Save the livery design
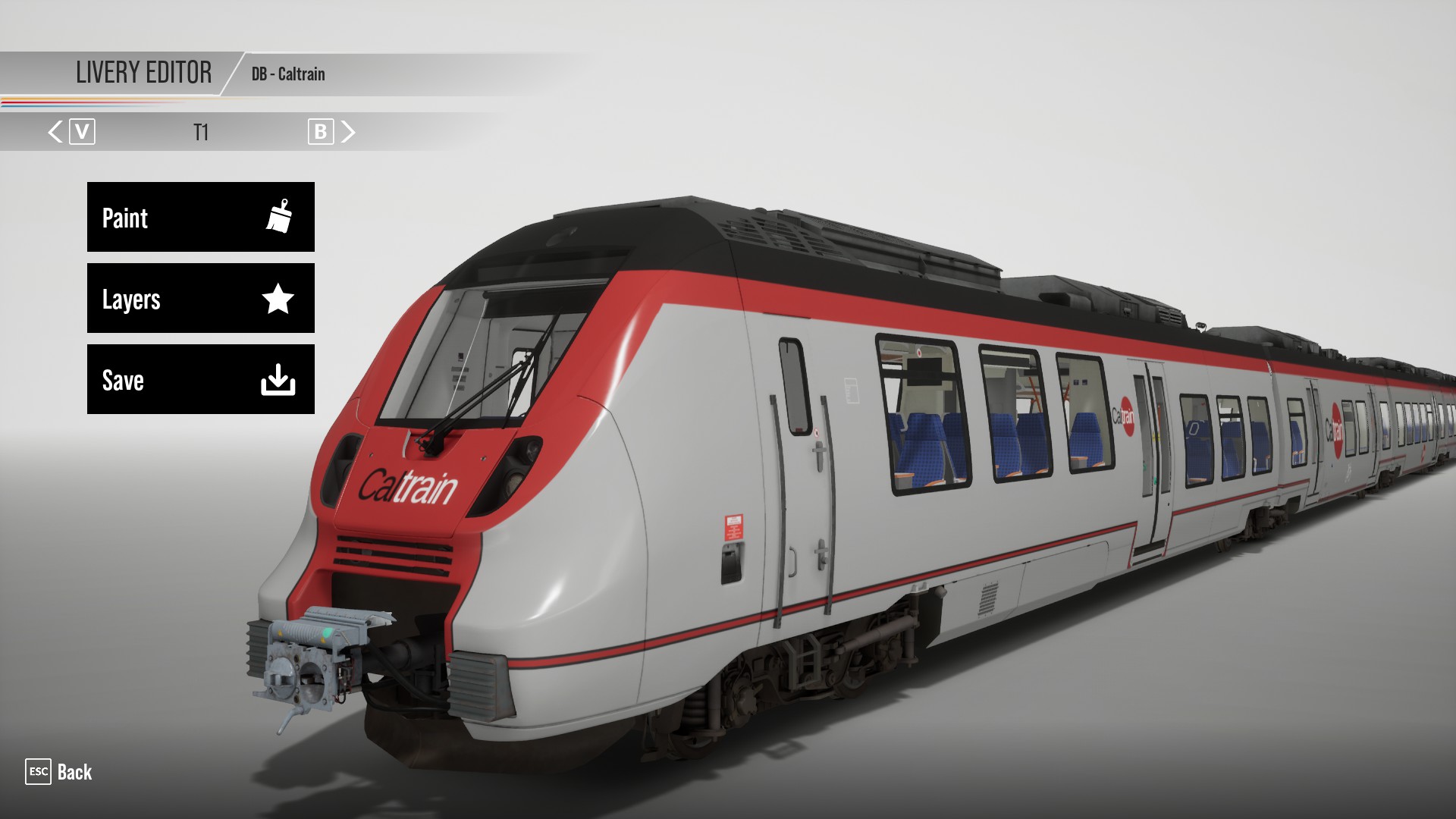Image resolution: width=1456 pixels, height=819 pixels. (x=200, y=379)
